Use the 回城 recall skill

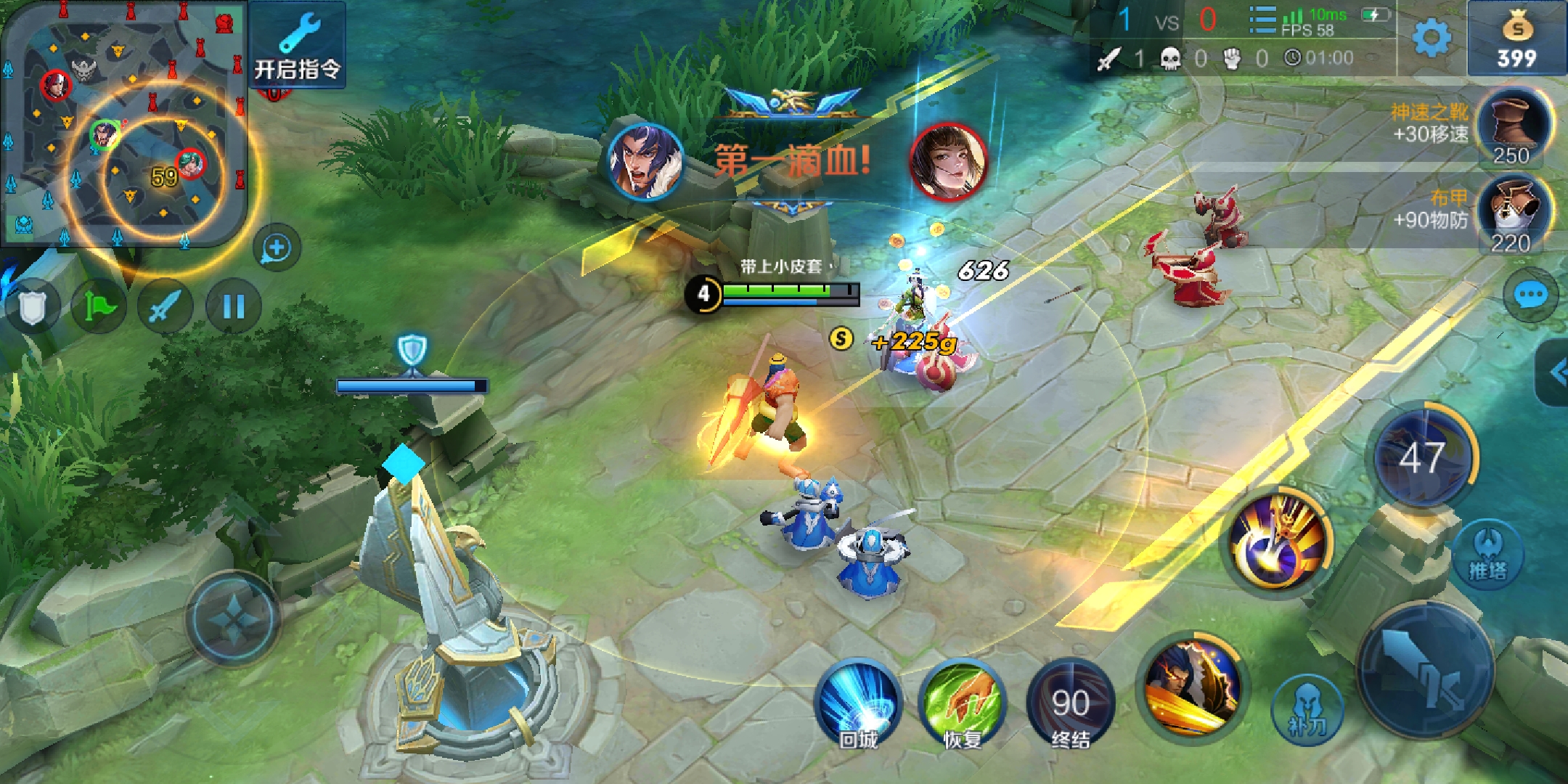coord(858,704)
